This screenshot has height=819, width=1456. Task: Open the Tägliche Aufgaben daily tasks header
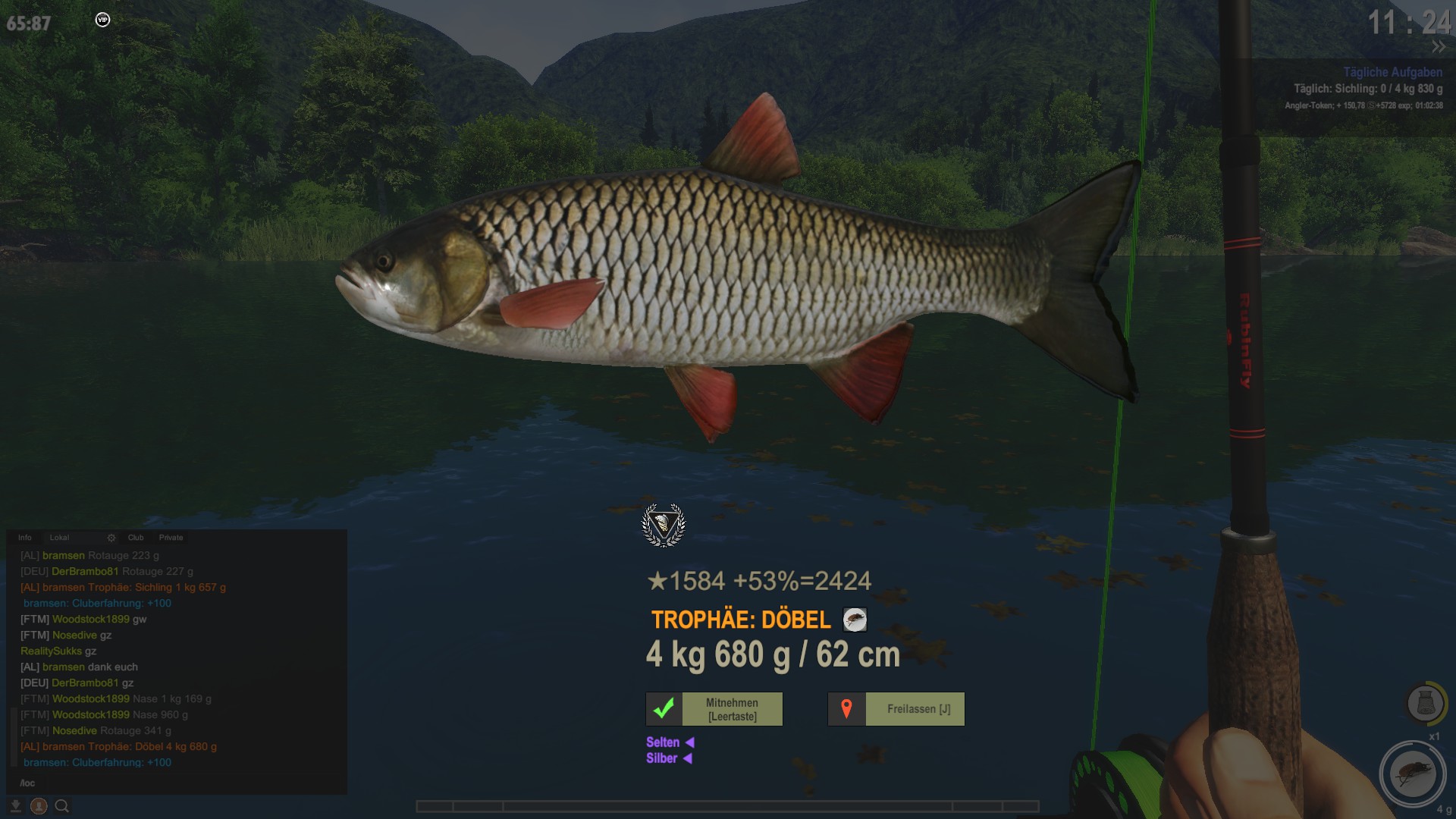[x=1392, y=72]
